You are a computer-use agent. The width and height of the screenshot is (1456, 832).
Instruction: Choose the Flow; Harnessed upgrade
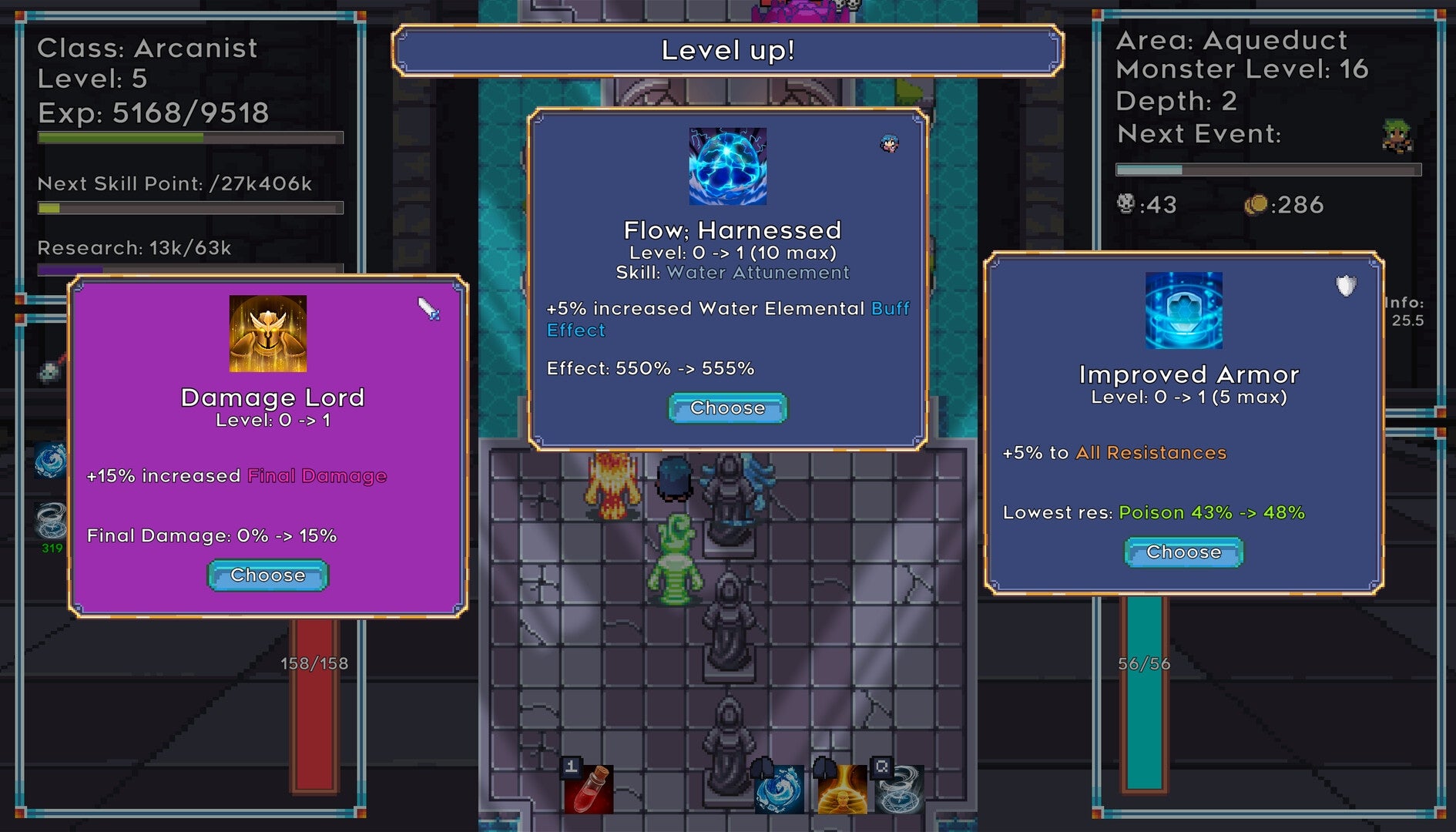point(726,408)
